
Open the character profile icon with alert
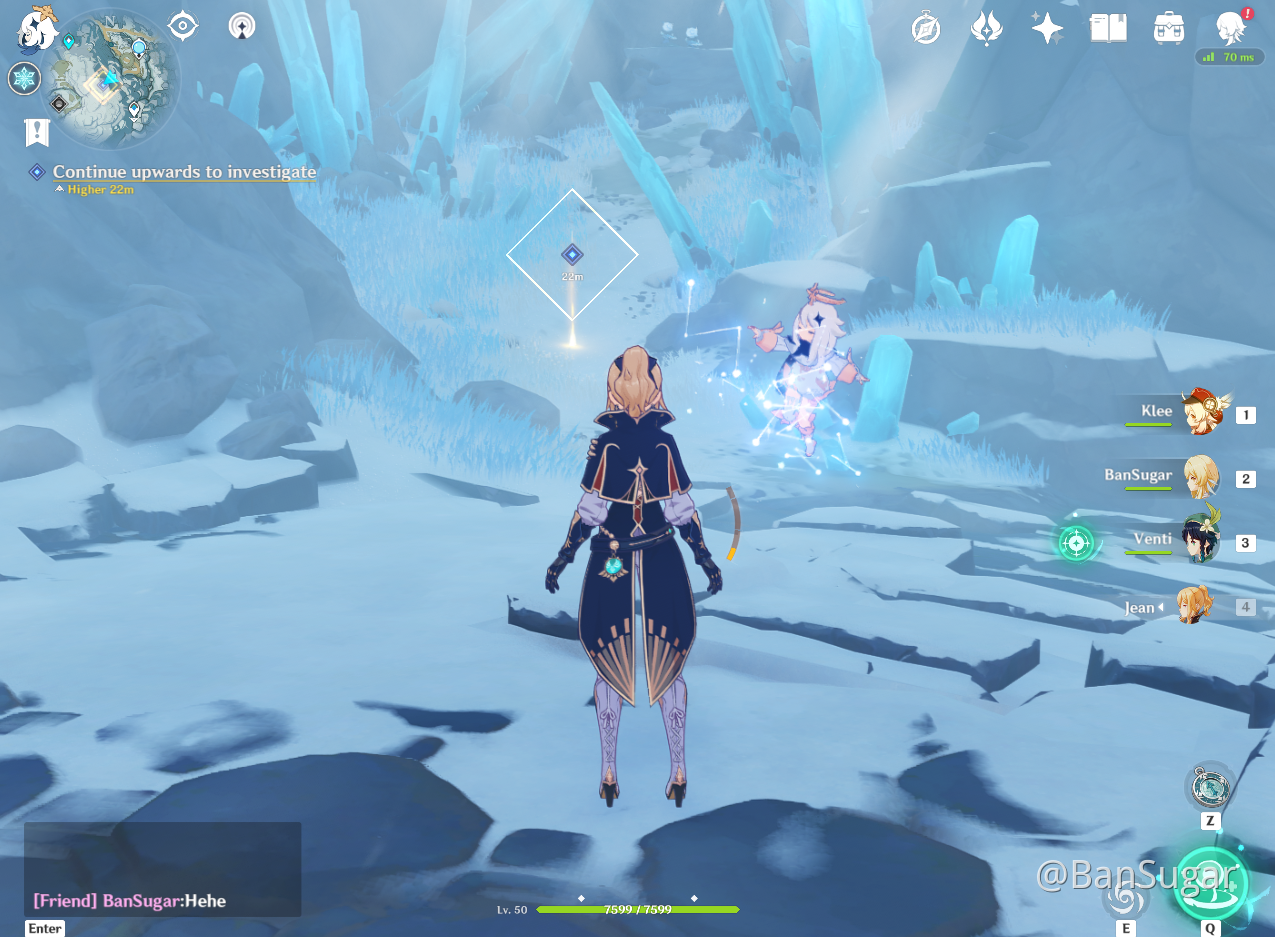pyautogui.click(x=1230, y=27)
